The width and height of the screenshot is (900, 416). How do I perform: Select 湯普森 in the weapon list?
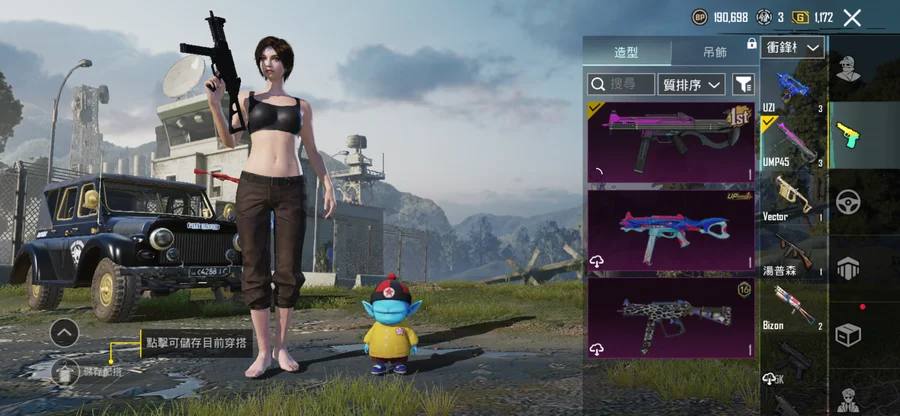pos(792,251)
